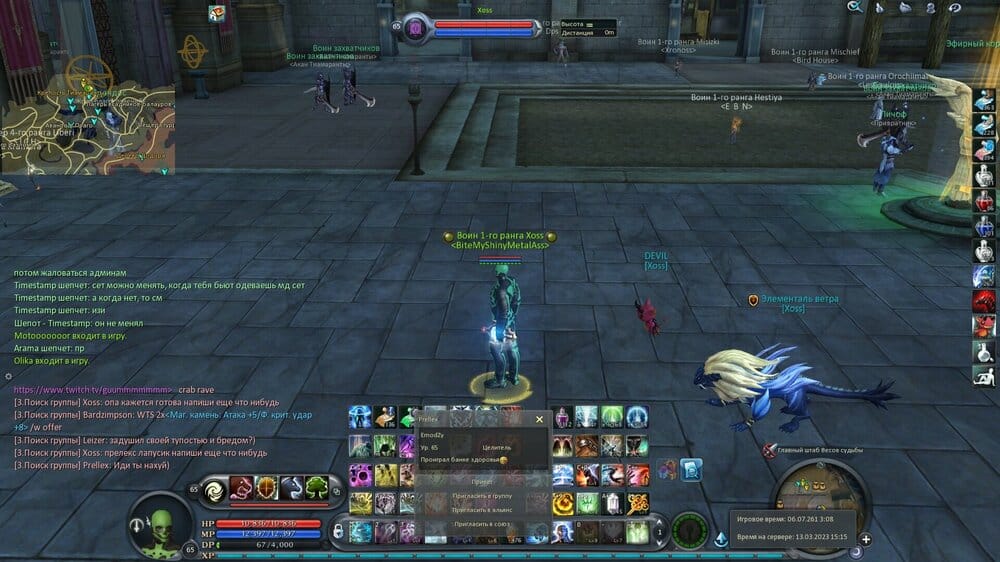
Task: Activate the yellow swirl skill on hotbar
Action: (x=563, y=502)
